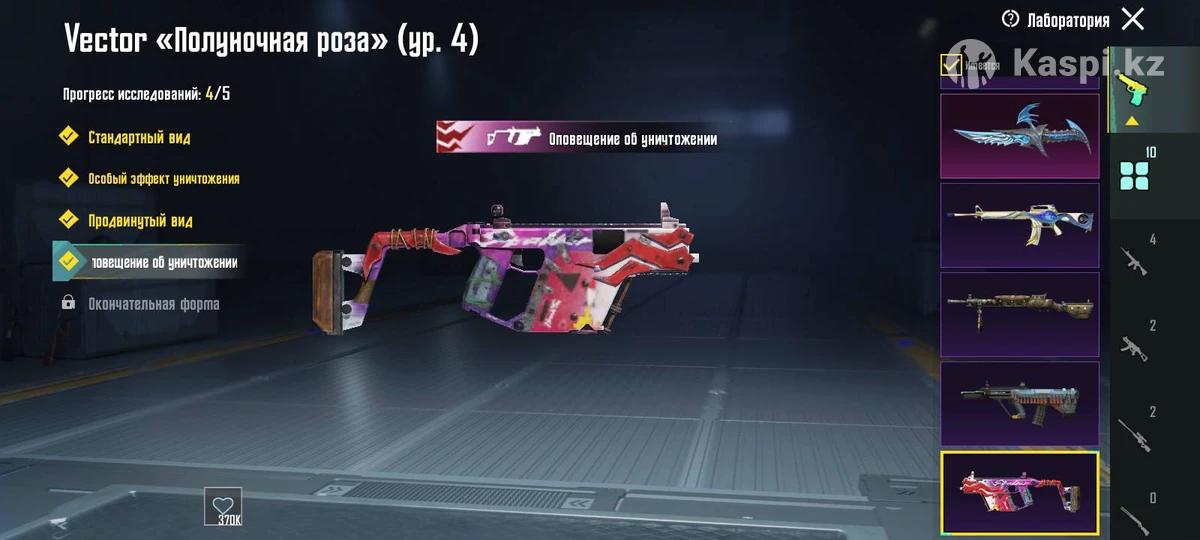1200x540 pixels.
Task: Pick the golden machine gun skin thumbnail
Action: click(x=1019, y=314)
